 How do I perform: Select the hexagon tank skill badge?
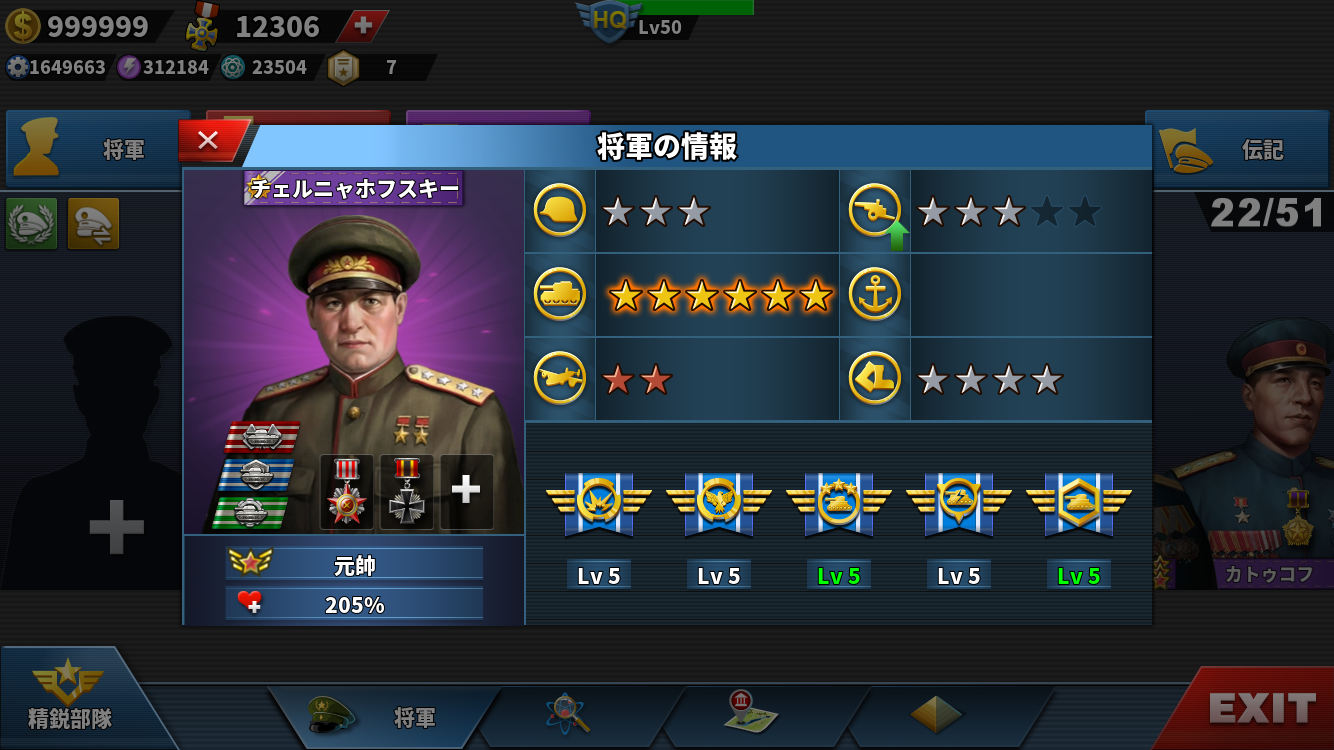(1078, 503)
